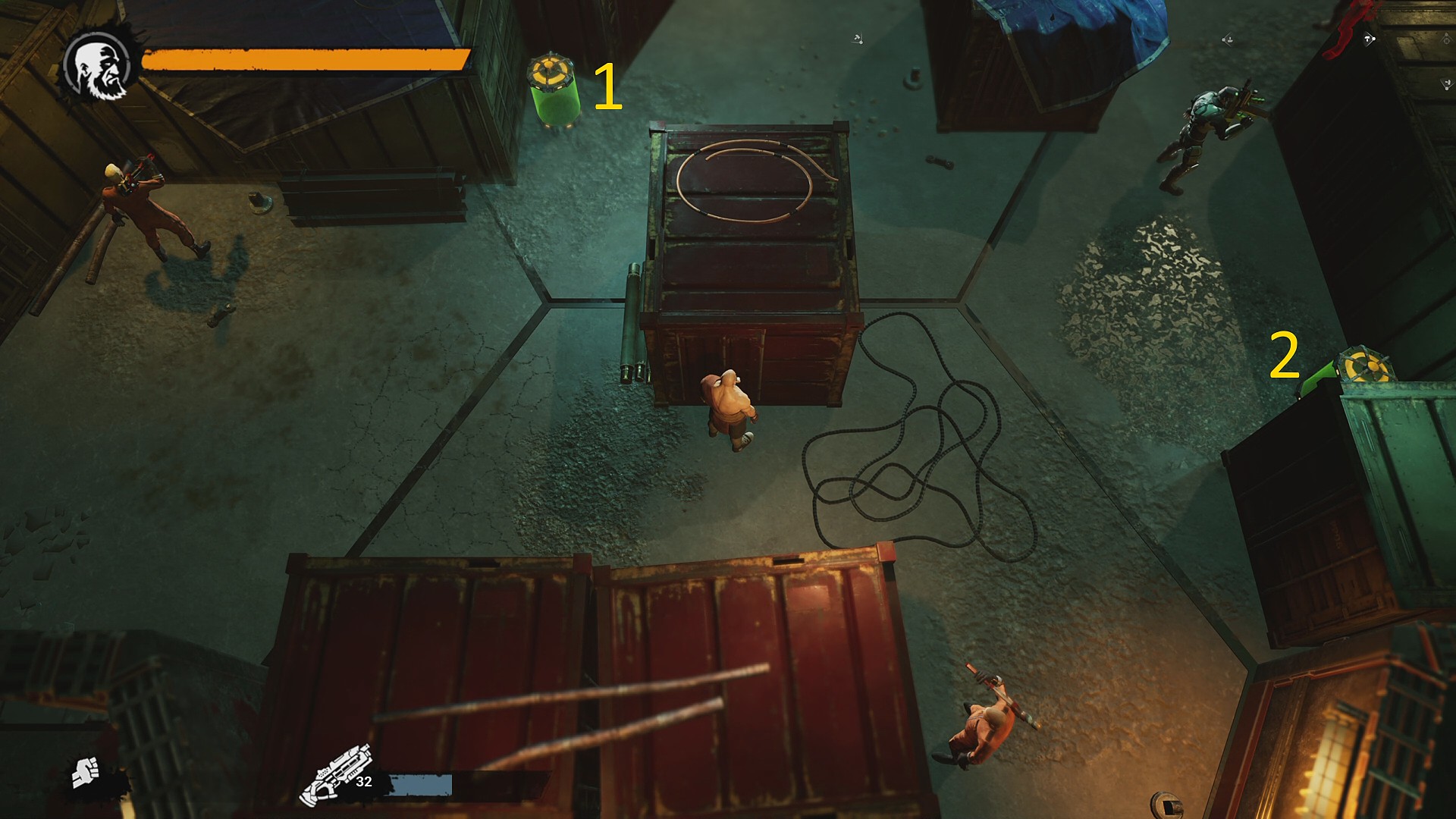
Task: Click the bearded character portrait
Action: coord(99,66)
